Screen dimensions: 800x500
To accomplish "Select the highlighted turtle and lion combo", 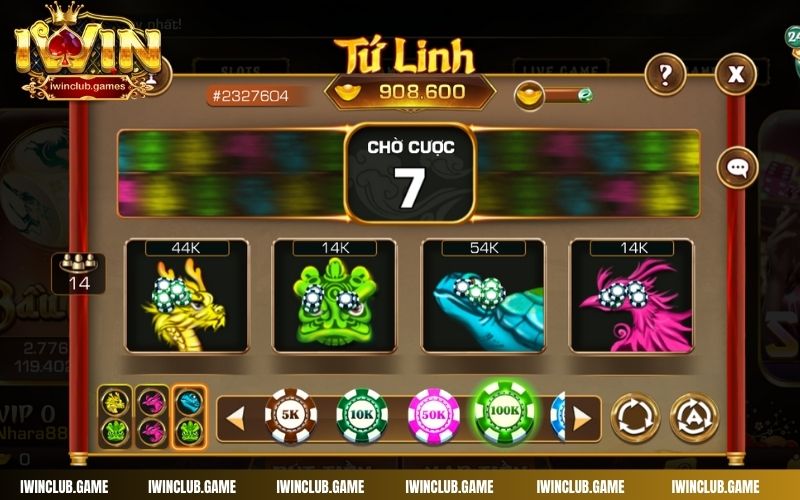I will 189,417.
